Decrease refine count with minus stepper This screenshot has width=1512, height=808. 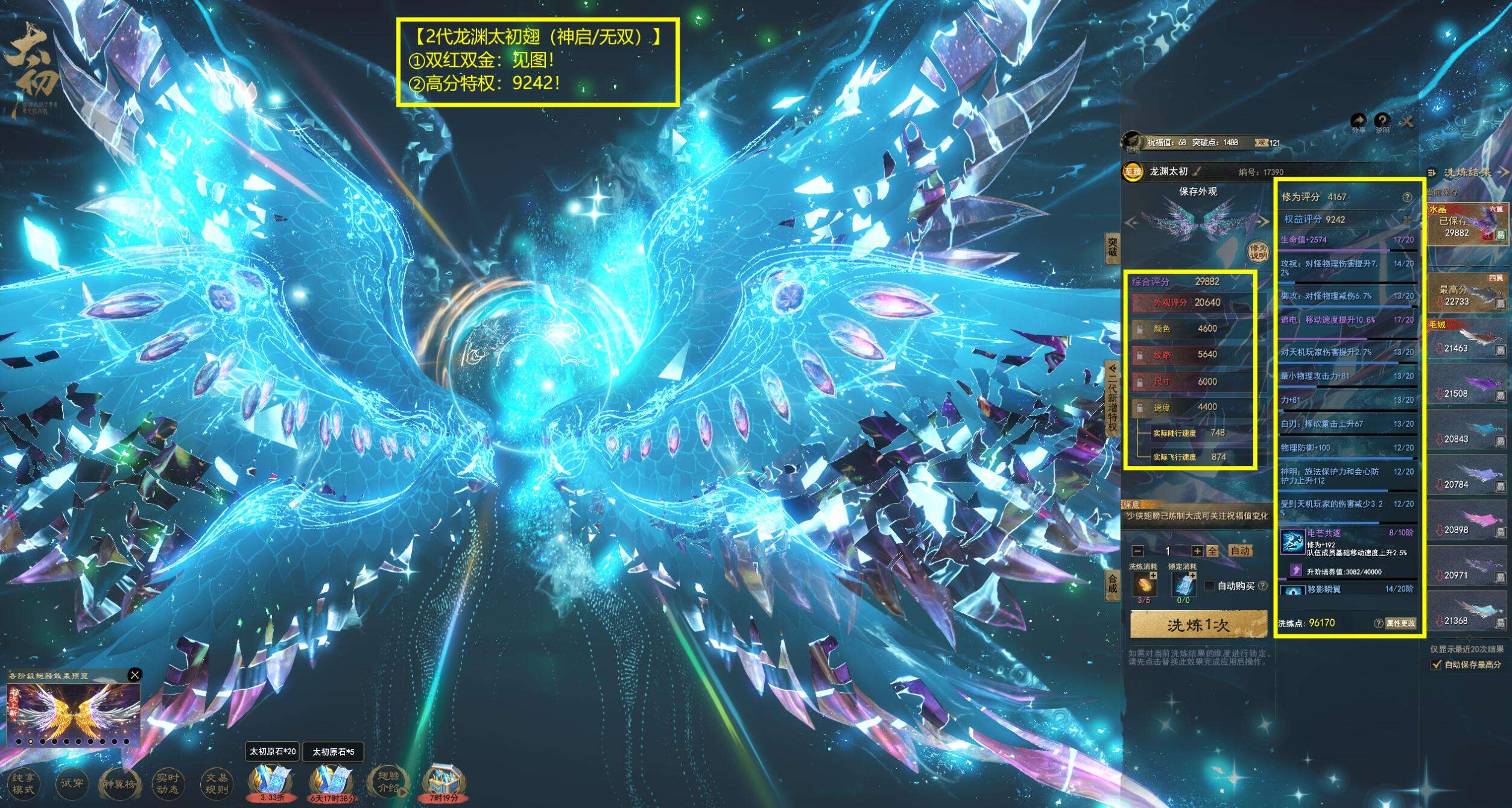(x=1137, y=551)
